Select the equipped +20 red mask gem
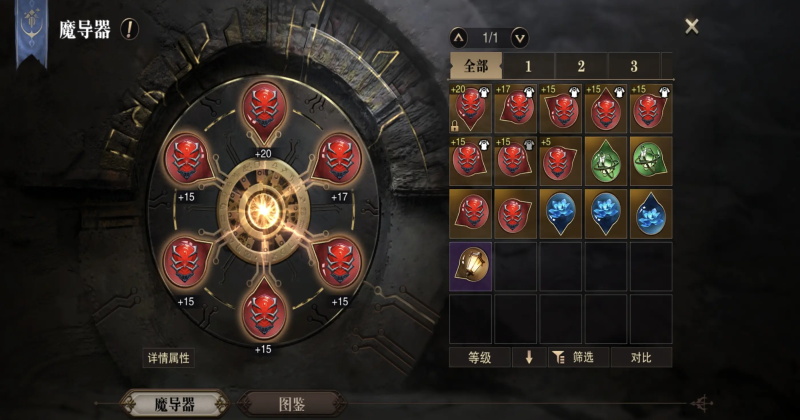The width and height of the screenshot is (800, 420). pyautogui.click(x=263, y=112)
